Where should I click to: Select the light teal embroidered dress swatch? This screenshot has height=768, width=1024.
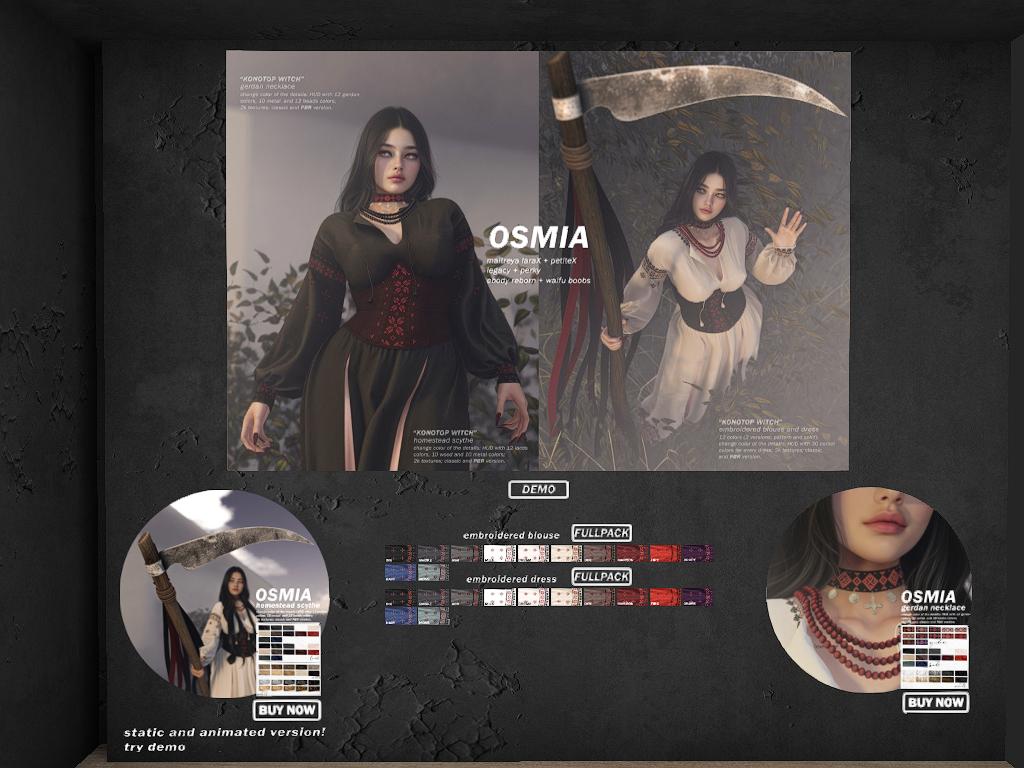pos(433,616)
